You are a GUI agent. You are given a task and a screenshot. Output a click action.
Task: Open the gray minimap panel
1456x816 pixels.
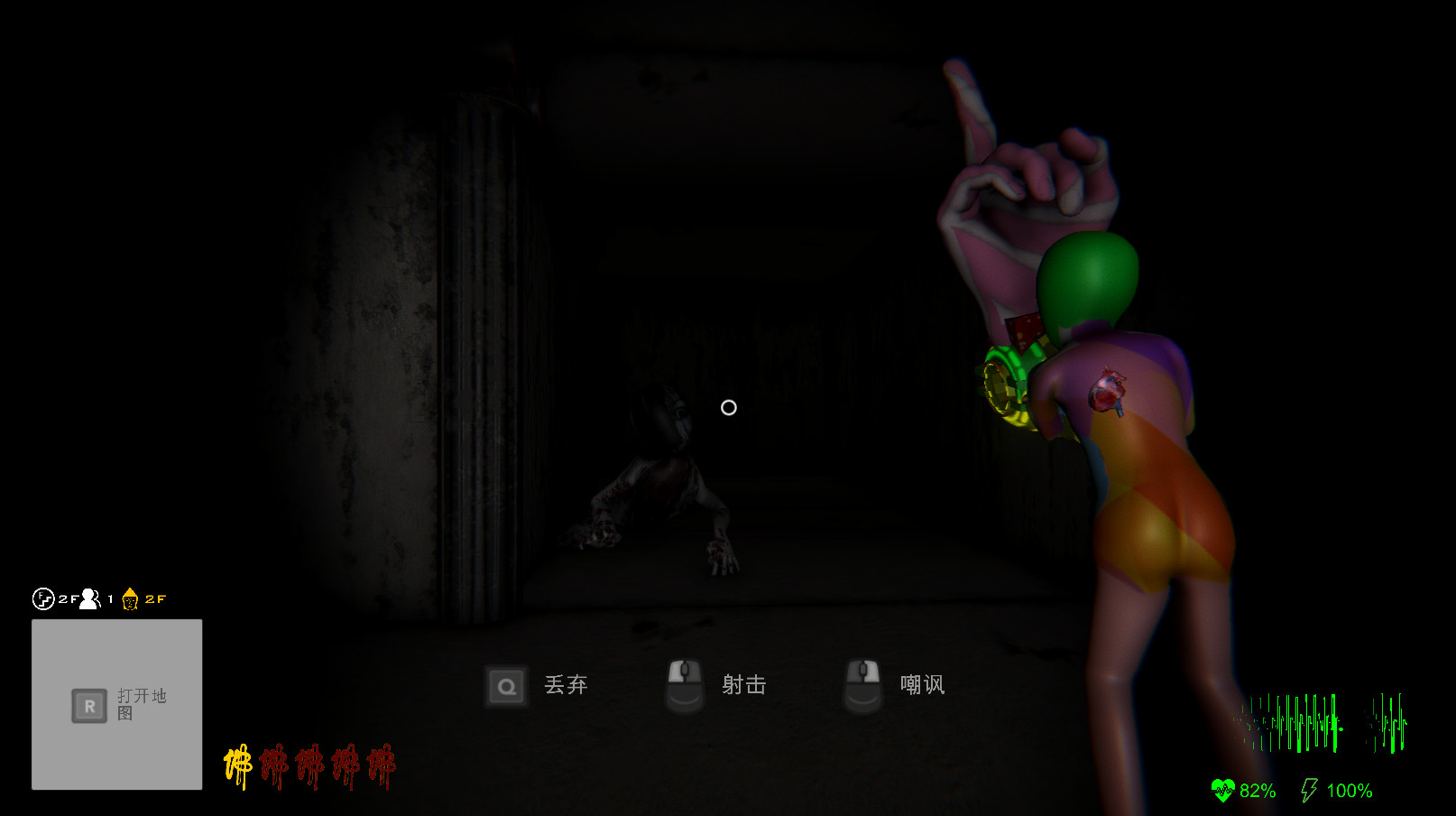point(115,704)
